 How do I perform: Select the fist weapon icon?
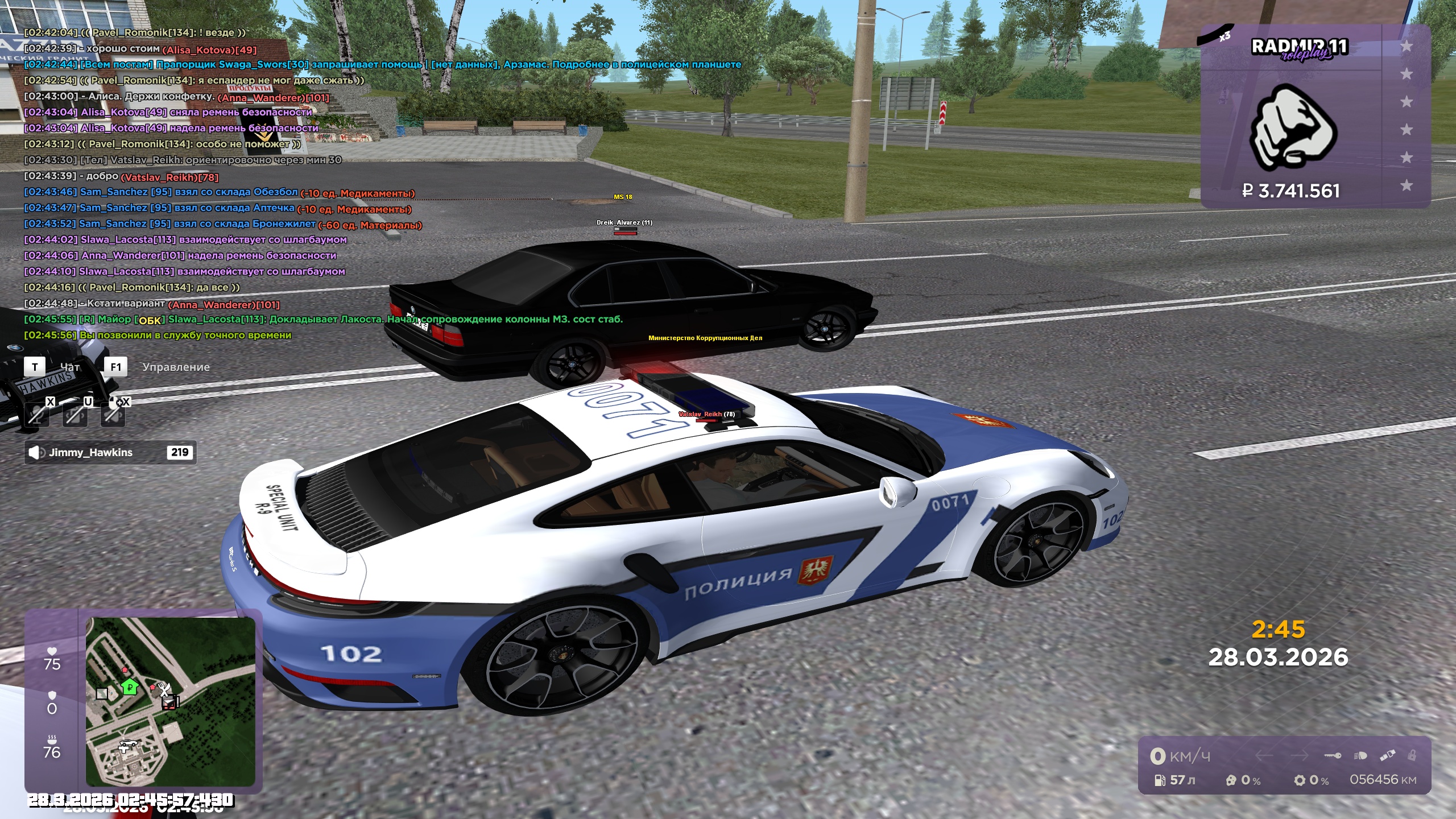tap(1293, 129)
